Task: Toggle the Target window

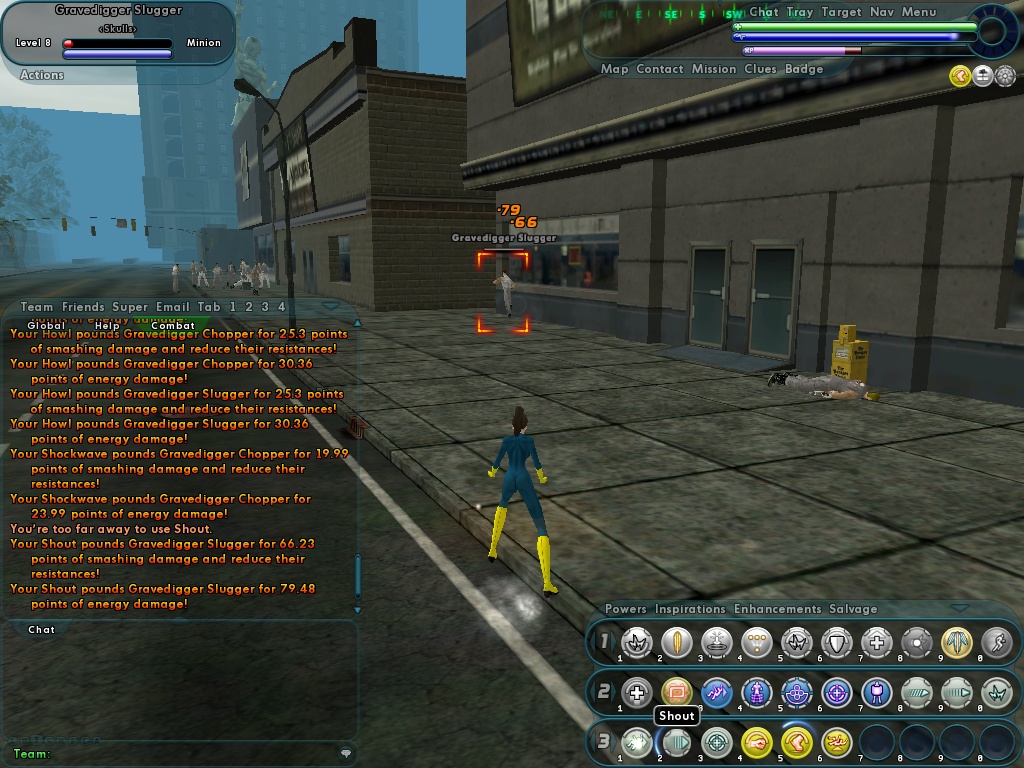Action: coord(841,12)
